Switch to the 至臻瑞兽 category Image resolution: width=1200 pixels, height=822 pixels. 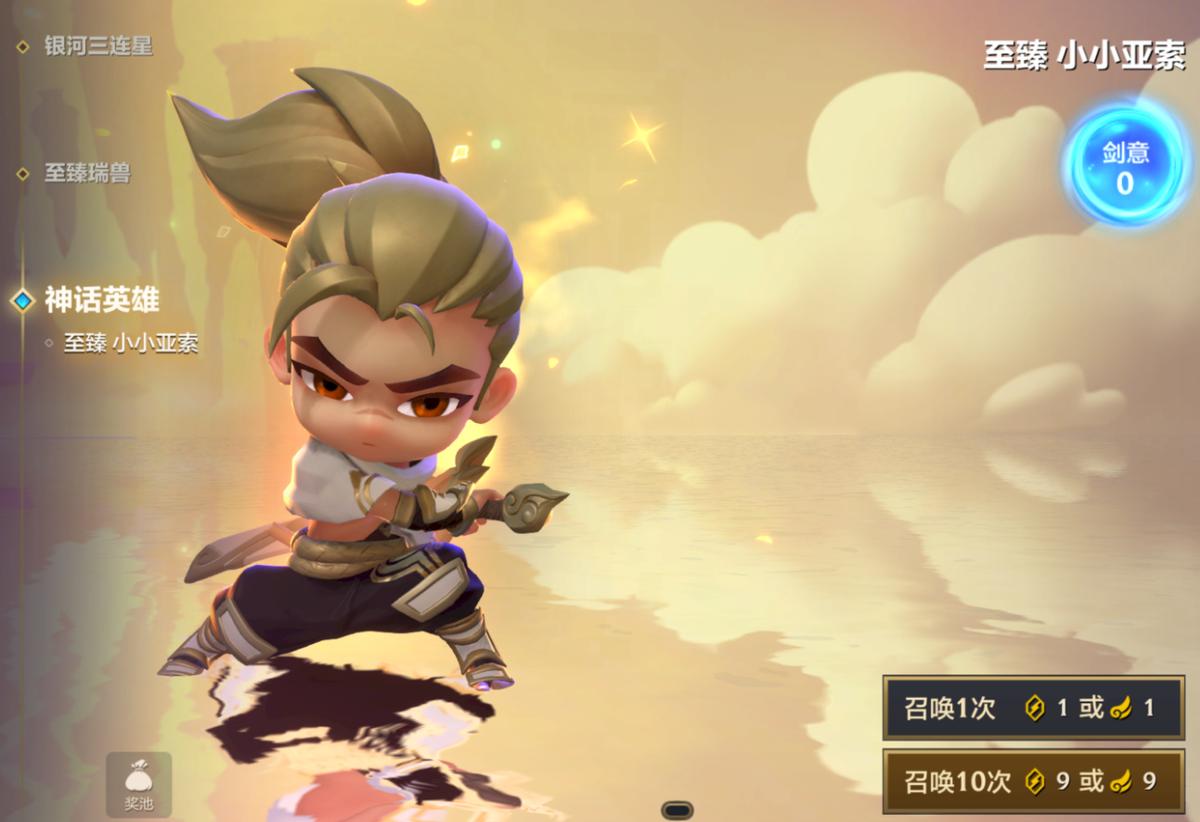point(87,173)
